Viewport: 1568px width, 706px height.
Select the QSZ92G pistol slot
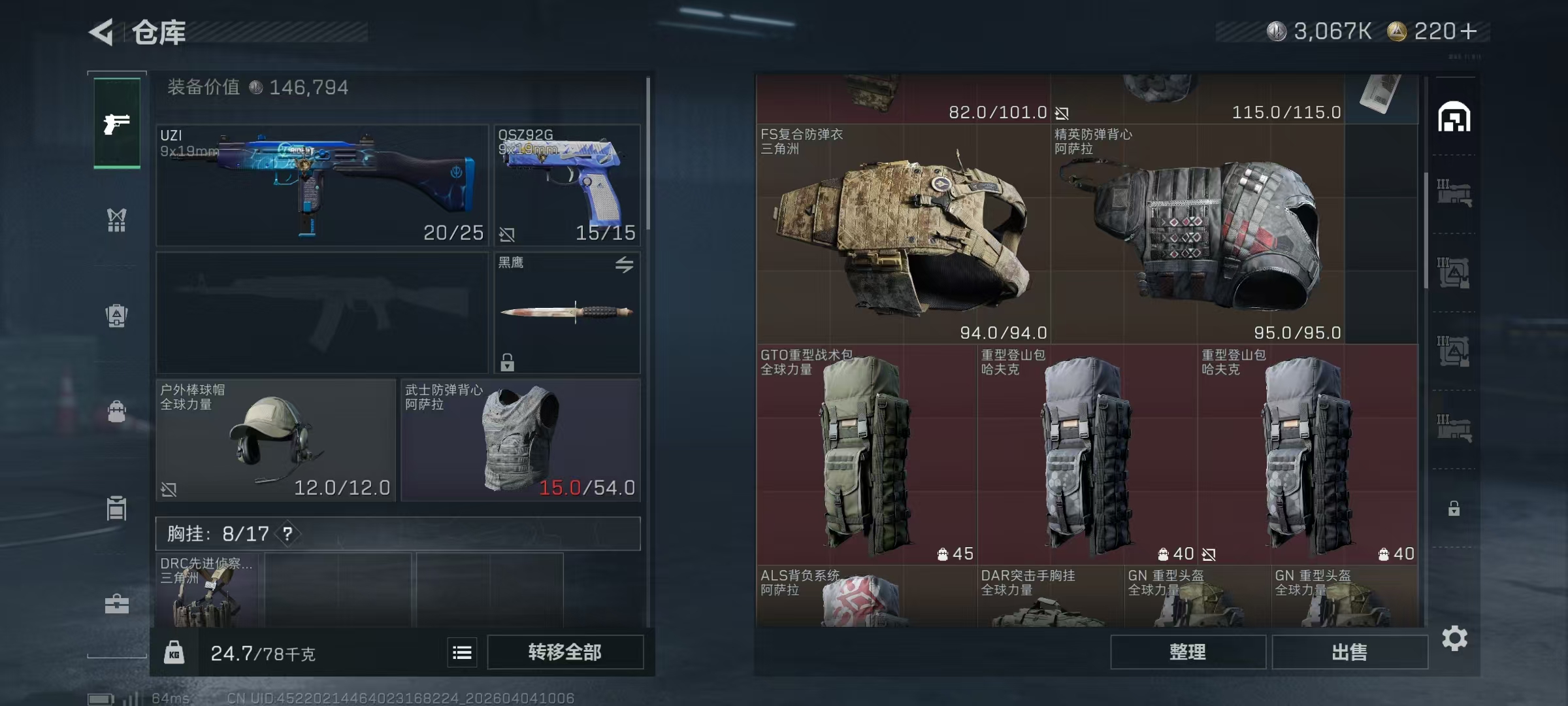(567, 186)
